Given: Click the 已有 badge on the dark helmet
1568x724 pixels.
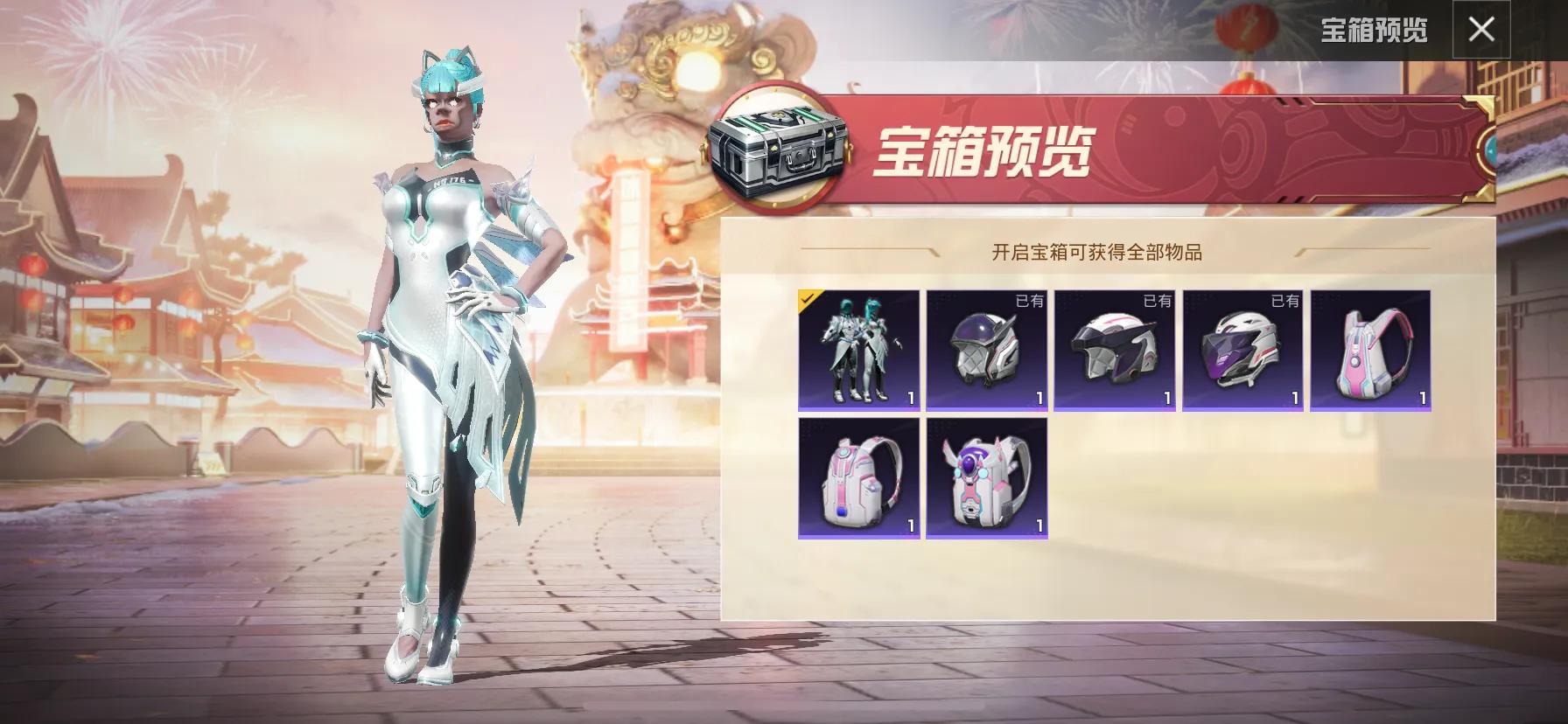Looking at the screenshot, I should pos(1027,303).
